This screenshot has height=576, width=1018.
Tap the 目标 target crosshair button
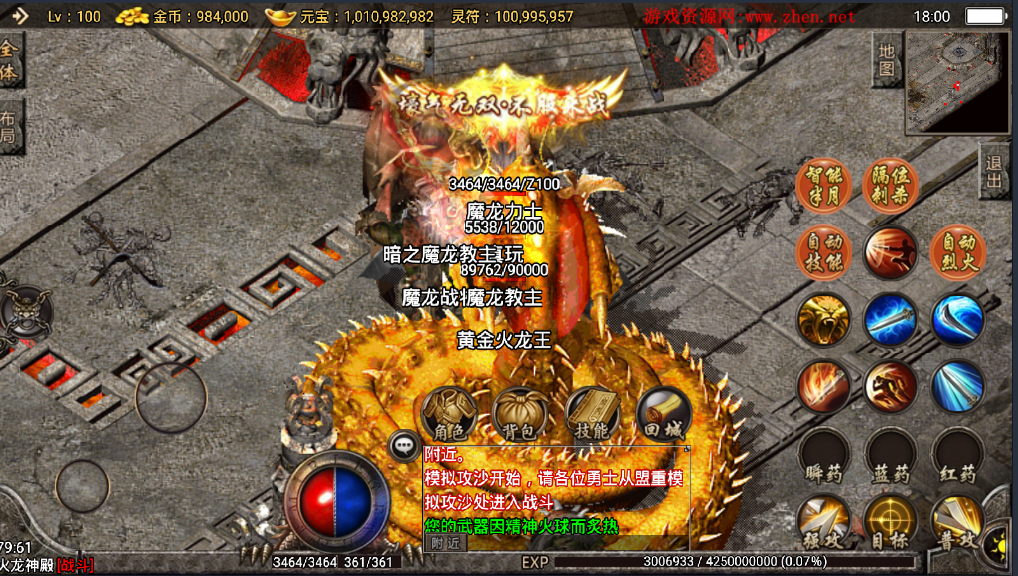890,522
